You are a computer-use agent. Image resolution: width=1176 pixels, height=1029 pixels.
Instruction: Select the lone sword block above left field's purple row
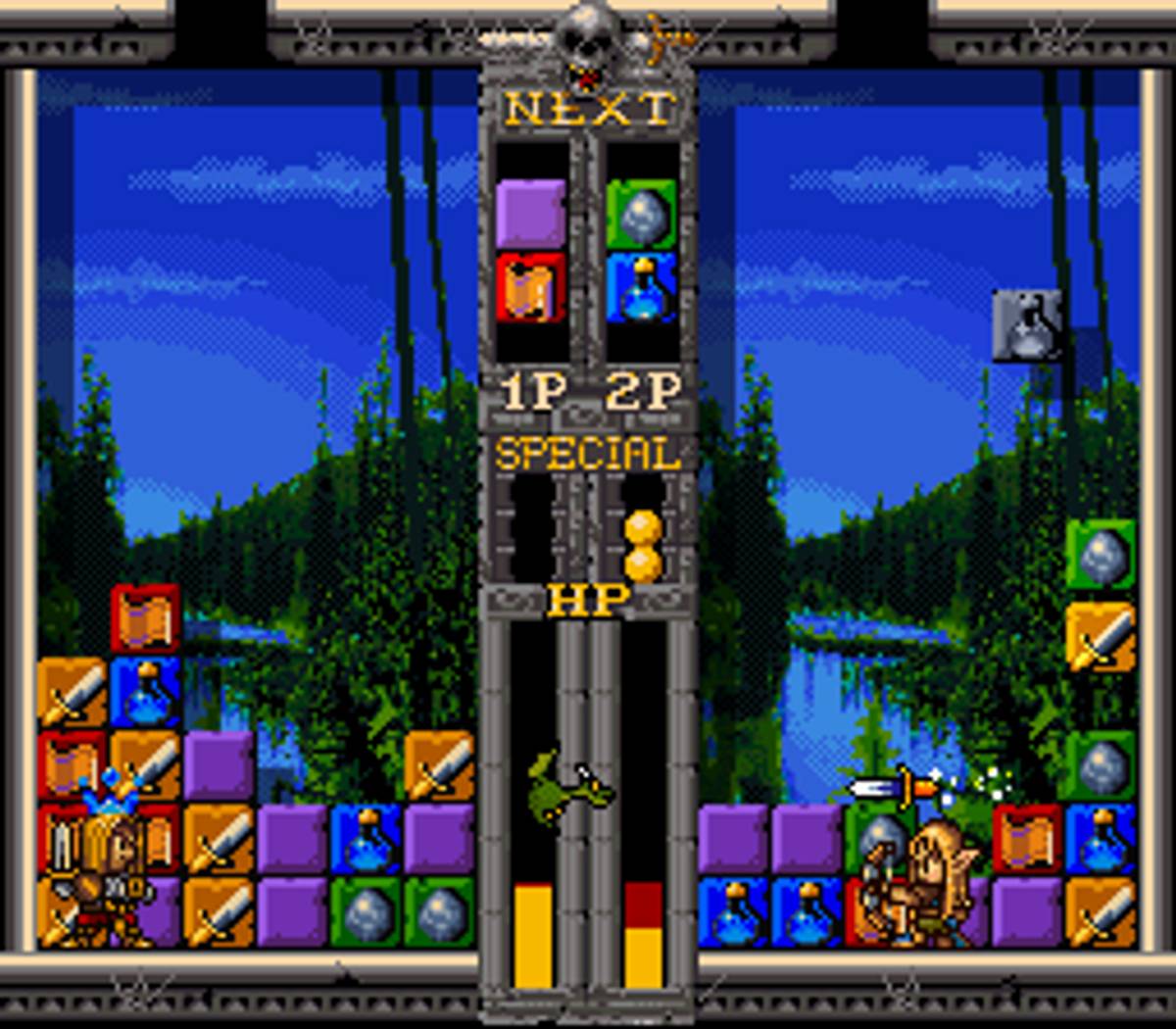tap(439, 765)
